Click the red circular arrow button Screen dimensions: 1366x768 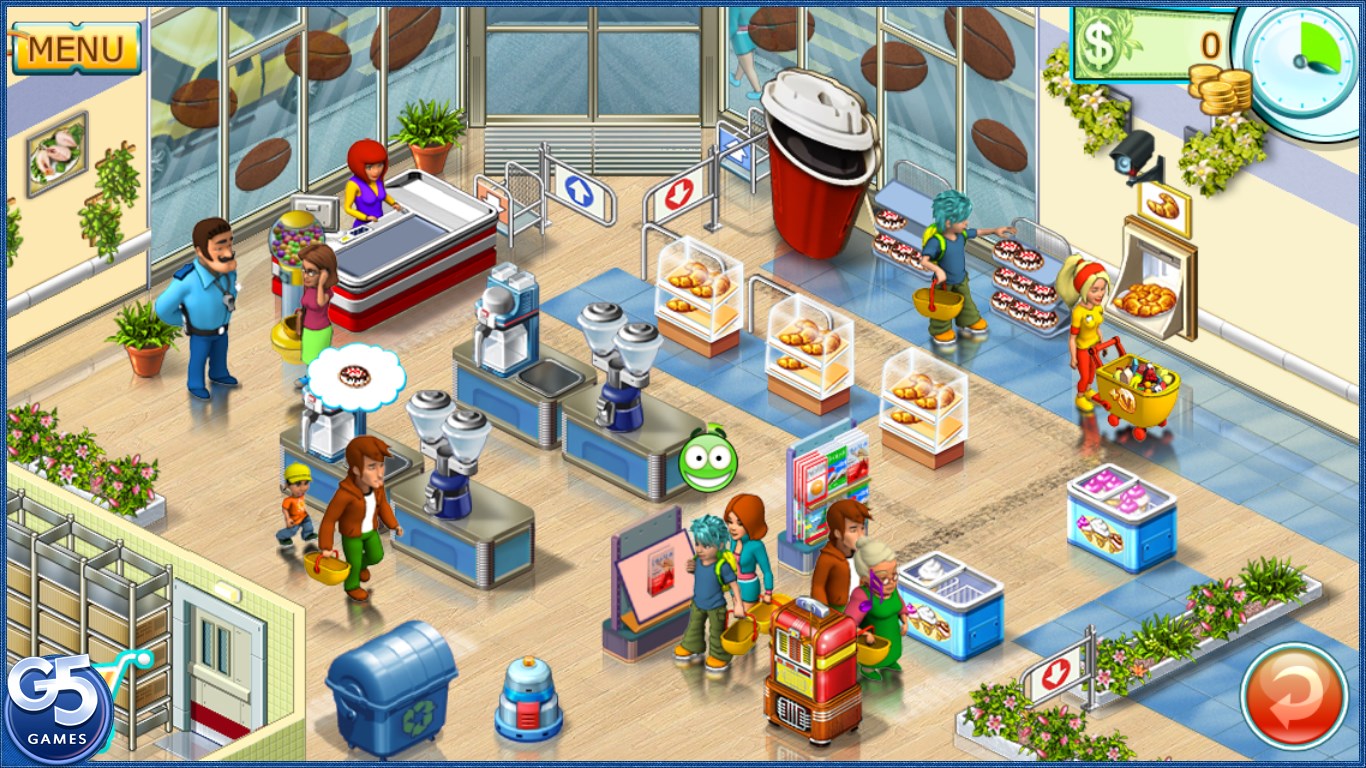[1293, 695]
